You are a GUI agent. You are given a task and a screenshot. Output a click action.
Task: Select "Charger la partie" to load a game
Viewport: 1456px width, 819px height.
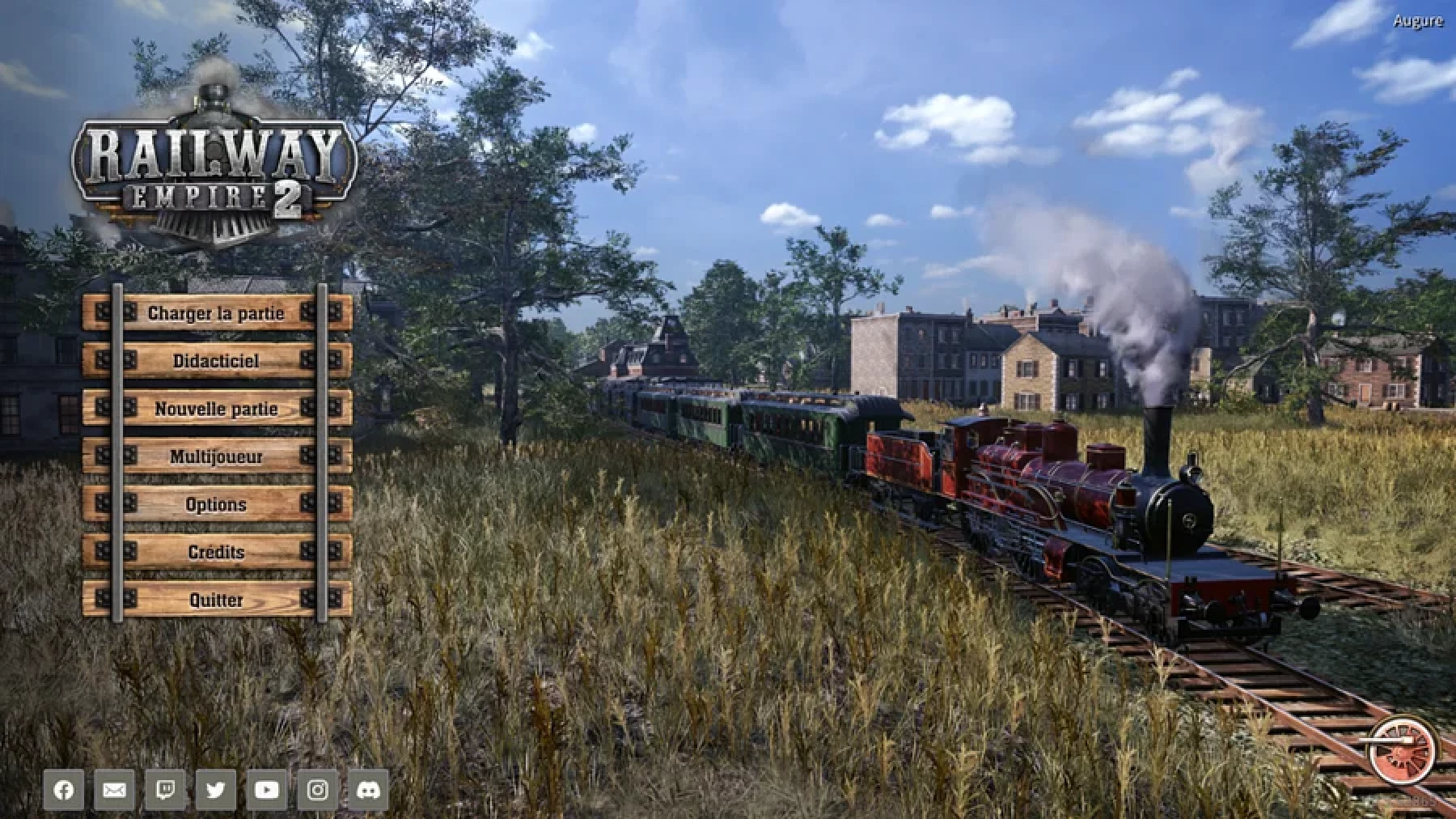point(216,313)
